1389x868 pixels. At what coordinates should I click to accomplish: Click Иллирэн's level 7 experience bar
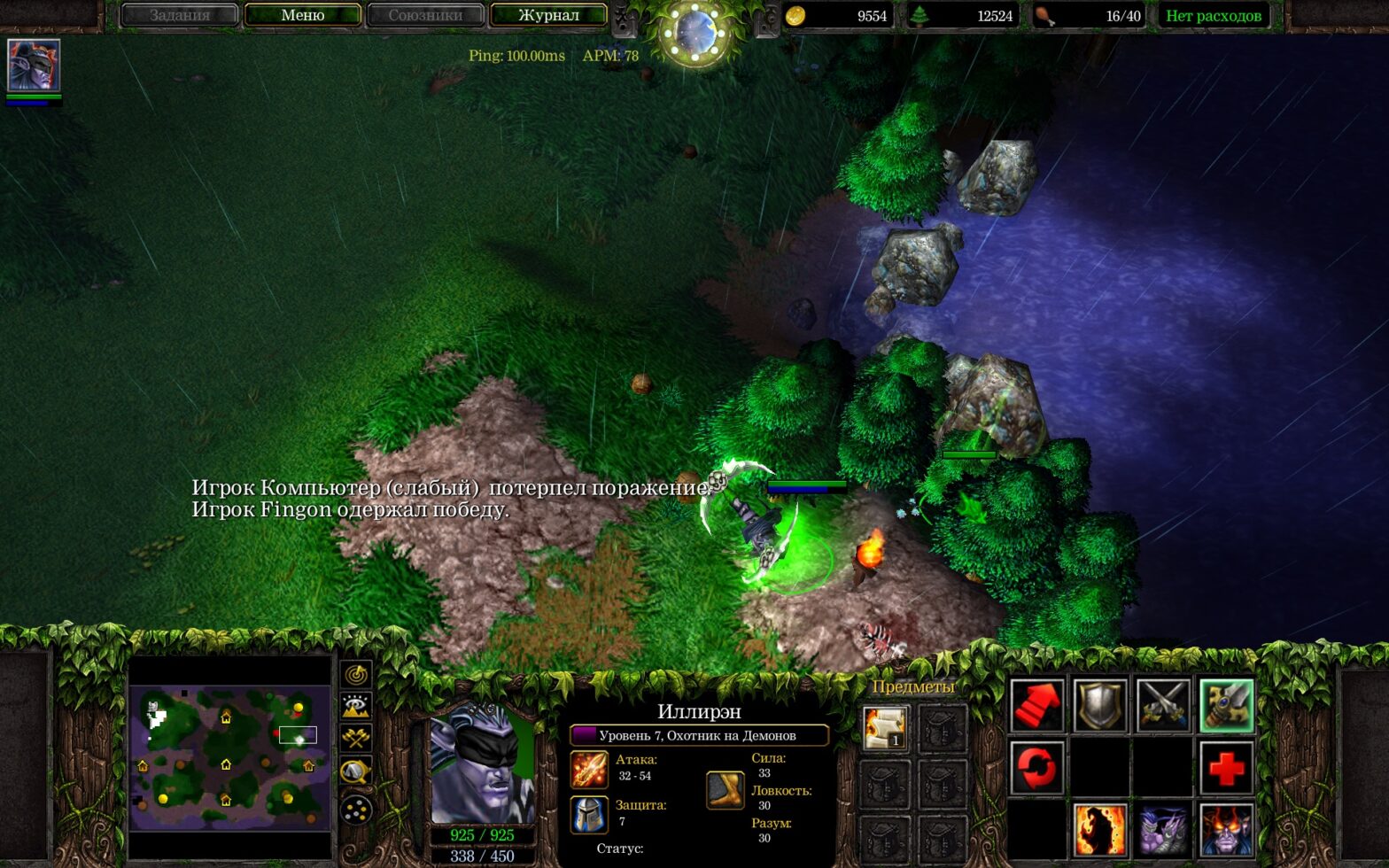(700, 733)
